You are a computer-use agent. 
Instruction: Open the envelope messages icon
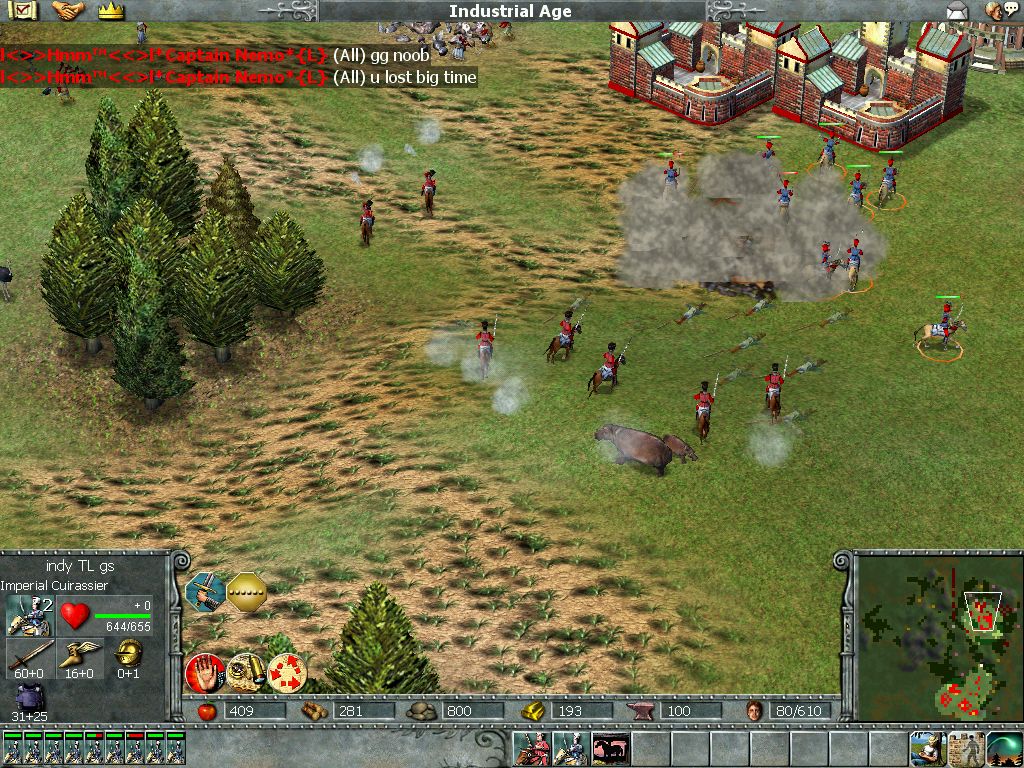pos(958,11)
